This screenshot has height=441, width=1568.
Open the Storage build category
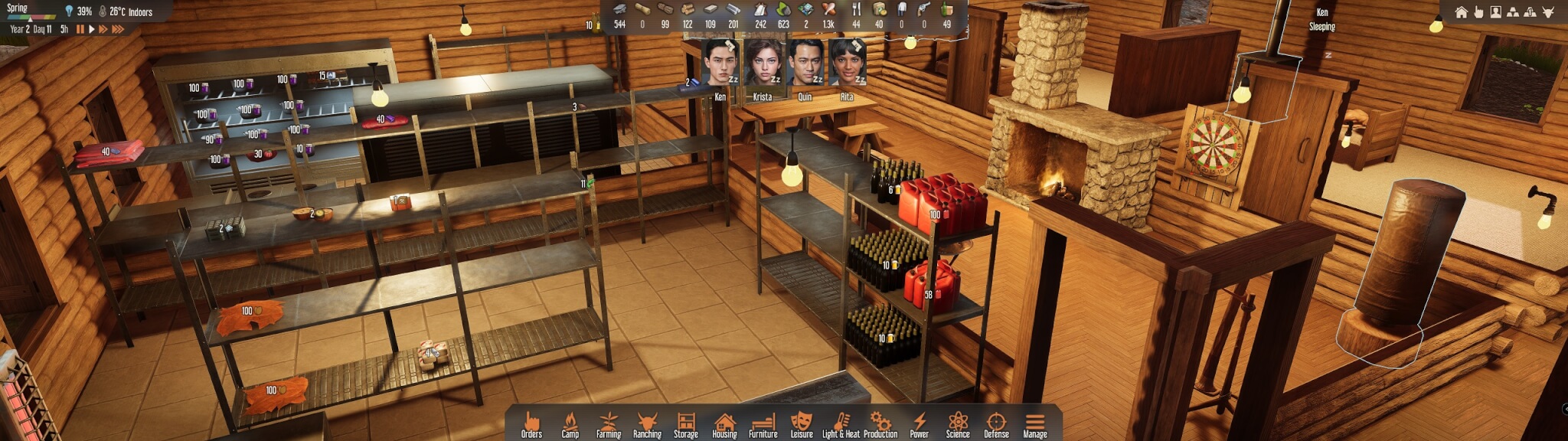pyautogui.click(x=686, y=424)
